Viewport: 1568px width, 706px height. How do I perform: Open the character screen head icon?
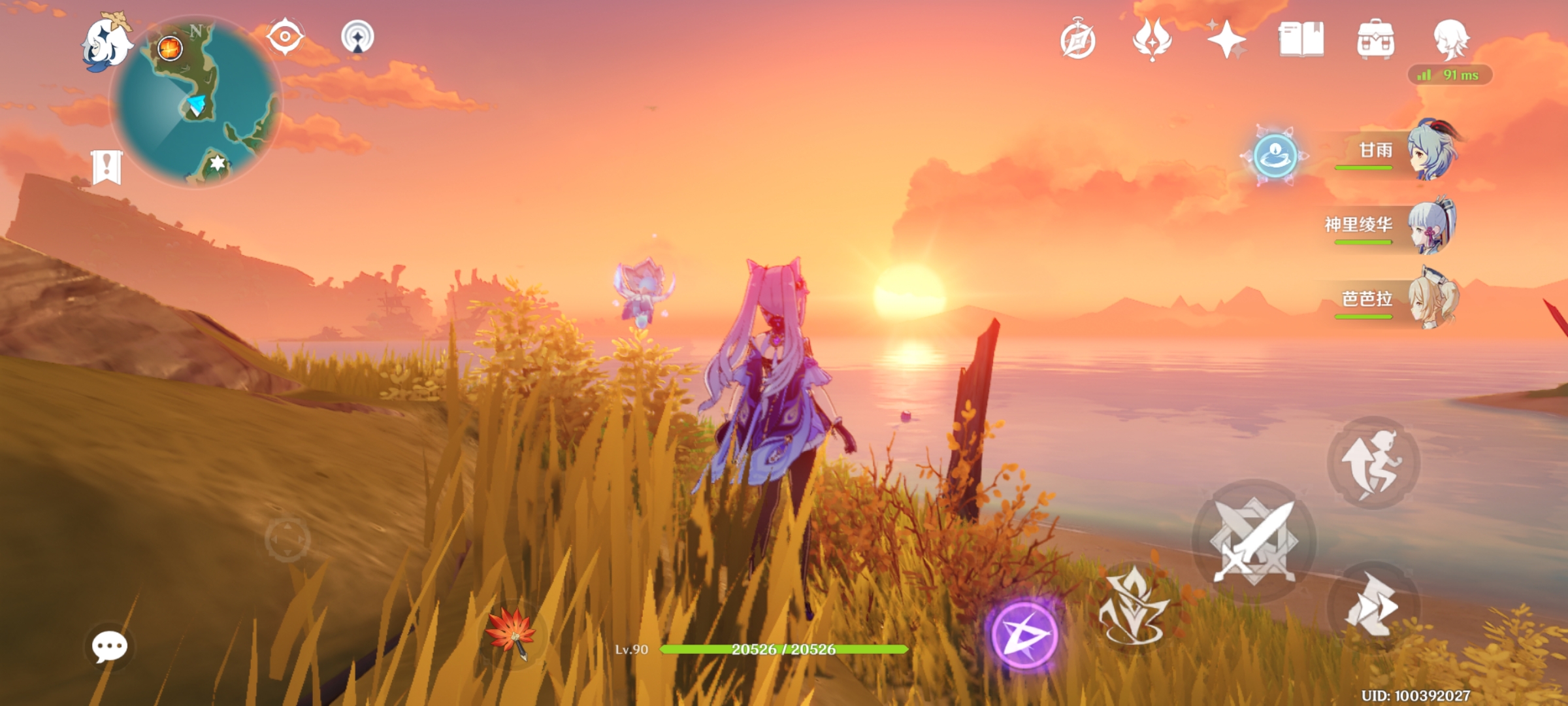tap(1450, 38)
